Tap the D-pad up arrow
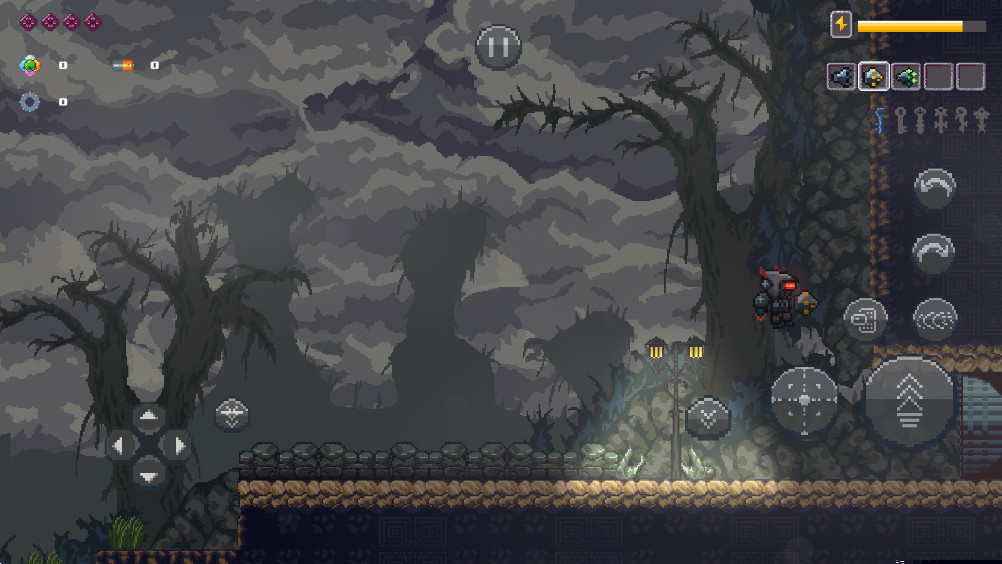Viewport: 1002px width, 564px height. (x=149, y=418)
